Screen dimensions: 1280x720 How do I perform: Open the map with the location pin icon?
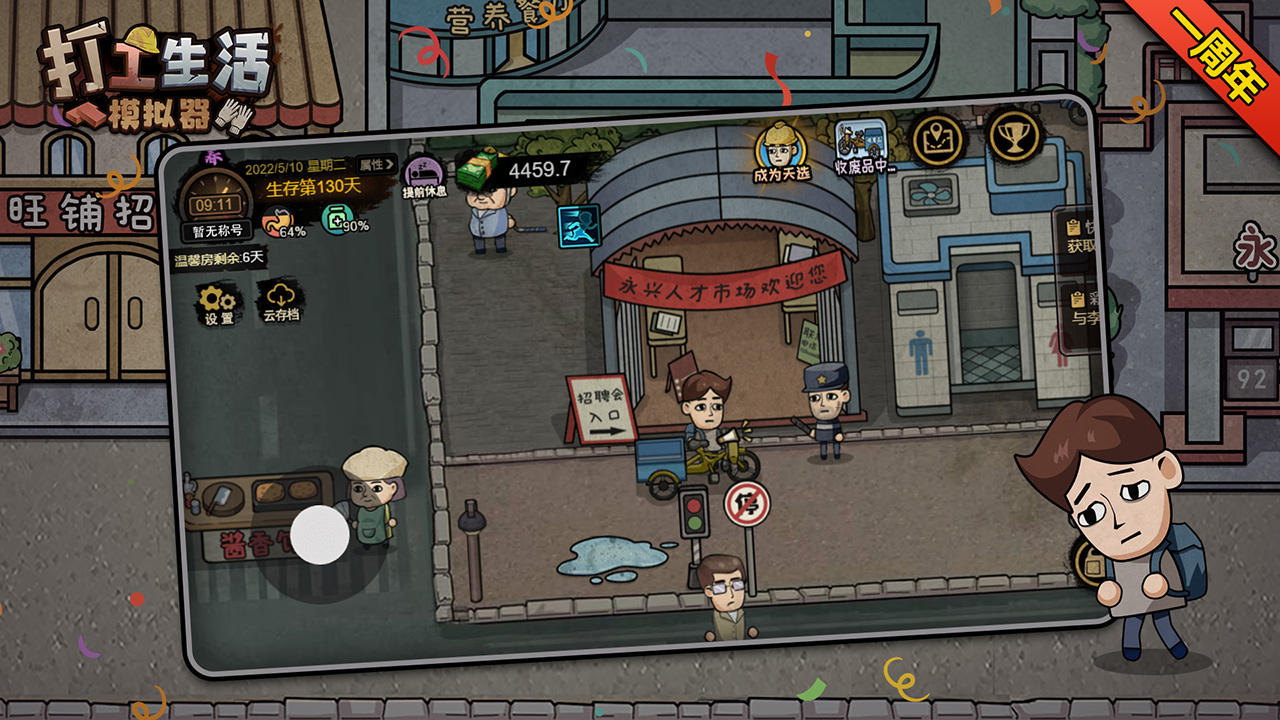937,139
